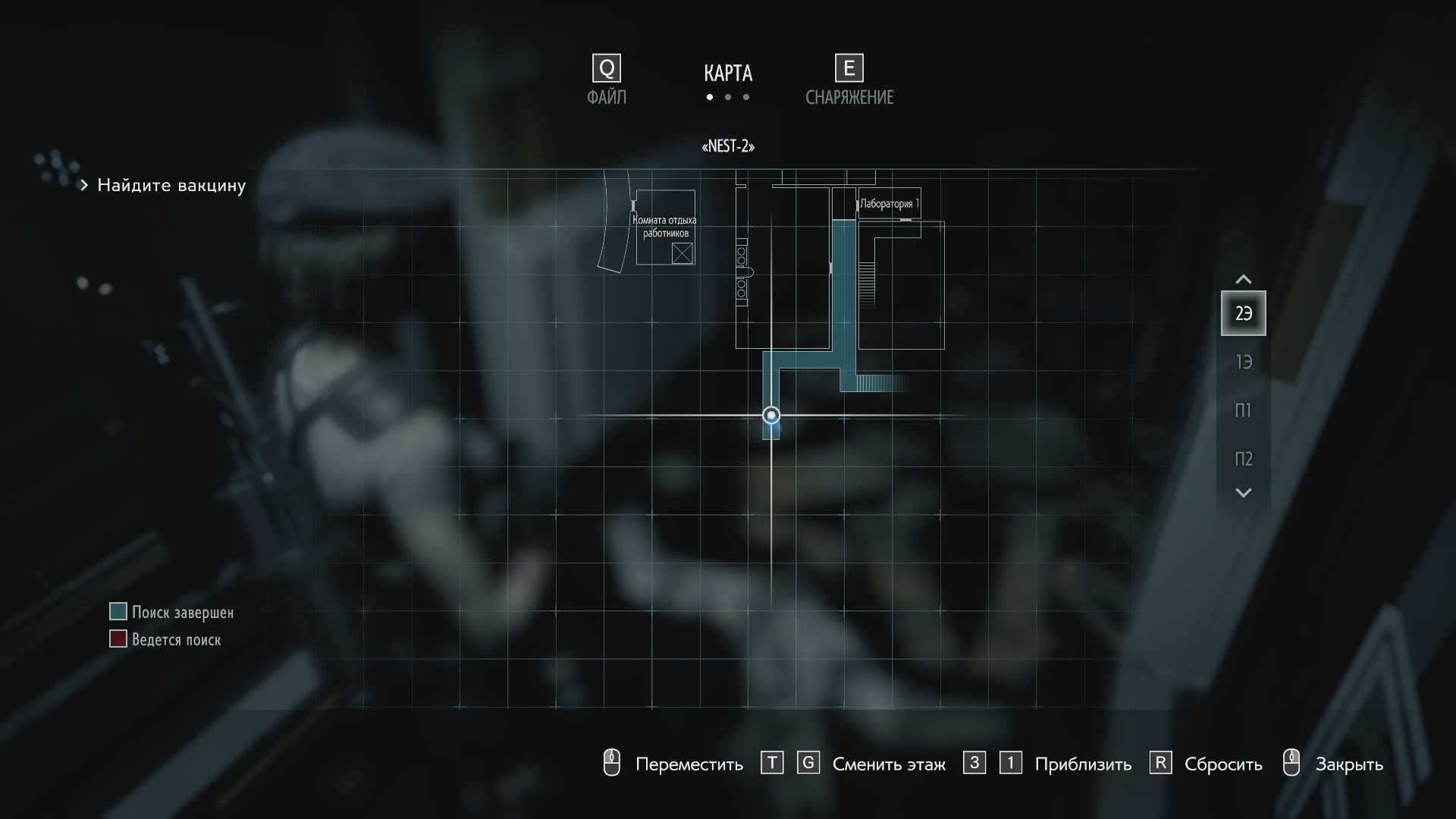Show floor П1 on the map

point(1243,410)
